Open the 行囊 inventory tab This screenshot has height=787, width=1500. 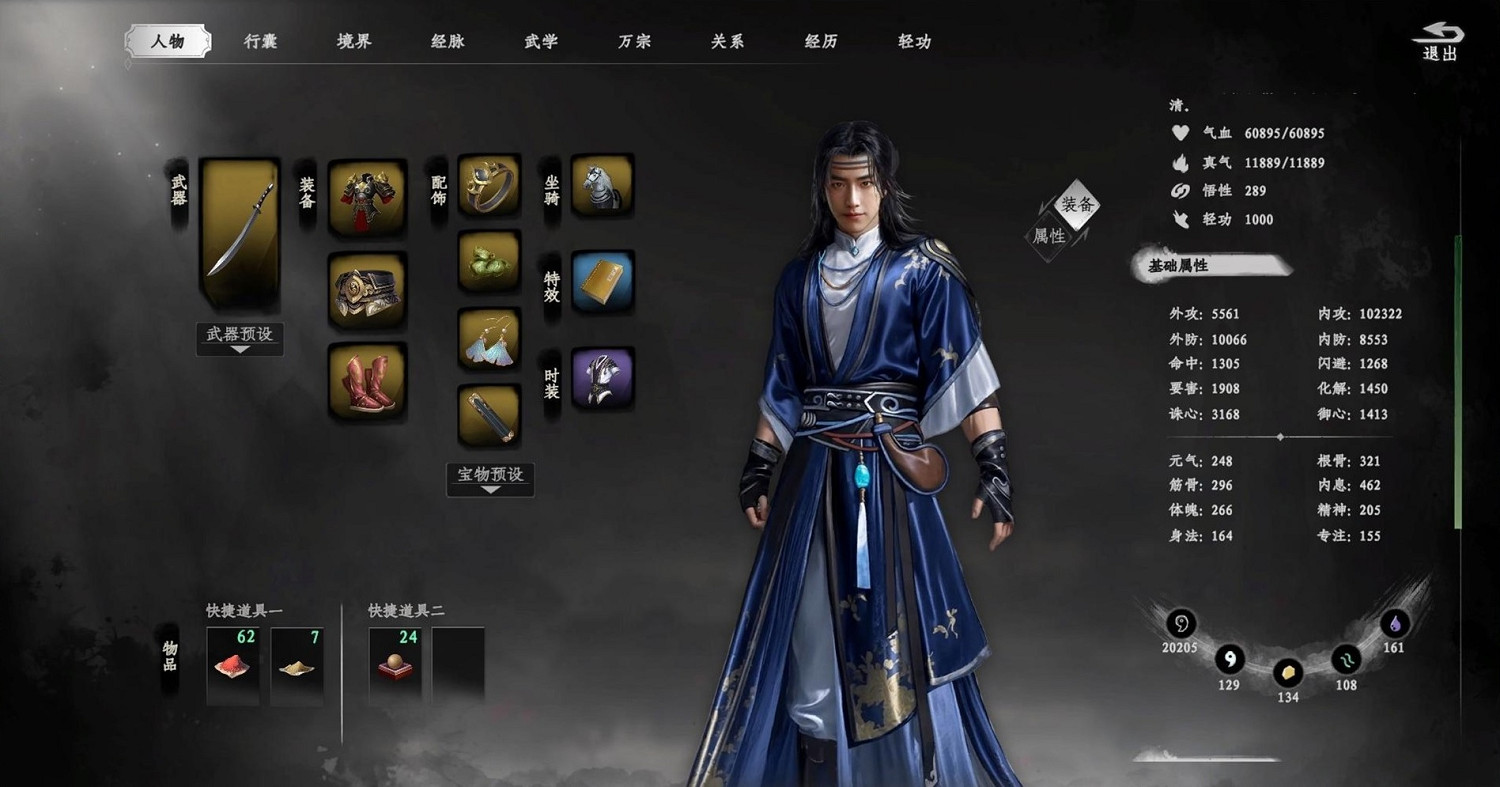[x=260, y=42]
